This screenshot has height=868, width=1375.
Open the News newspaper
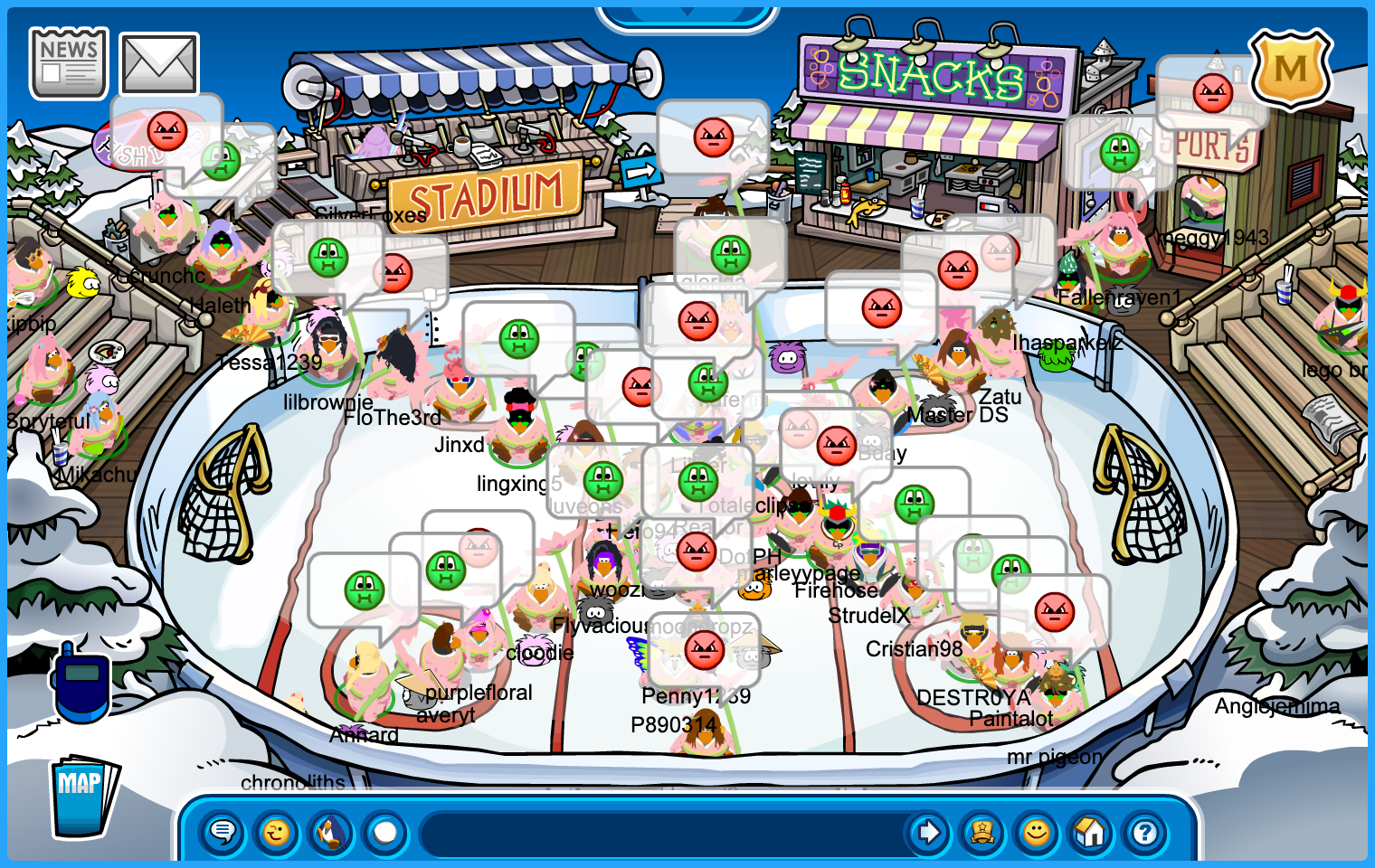(x=69, y=63)
